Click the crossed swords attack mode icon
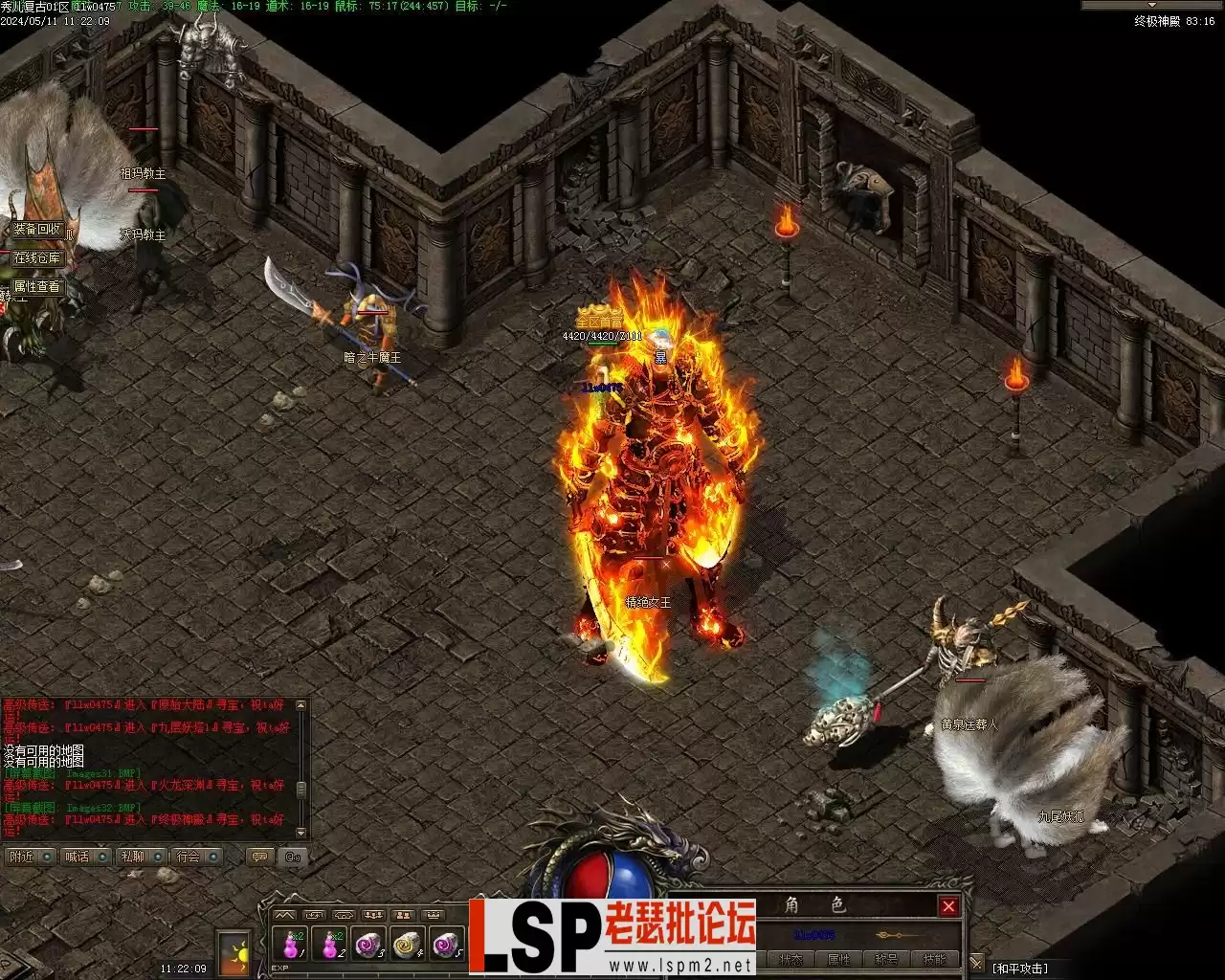This screenshot has width=1225, height=980. coord(976,963)
